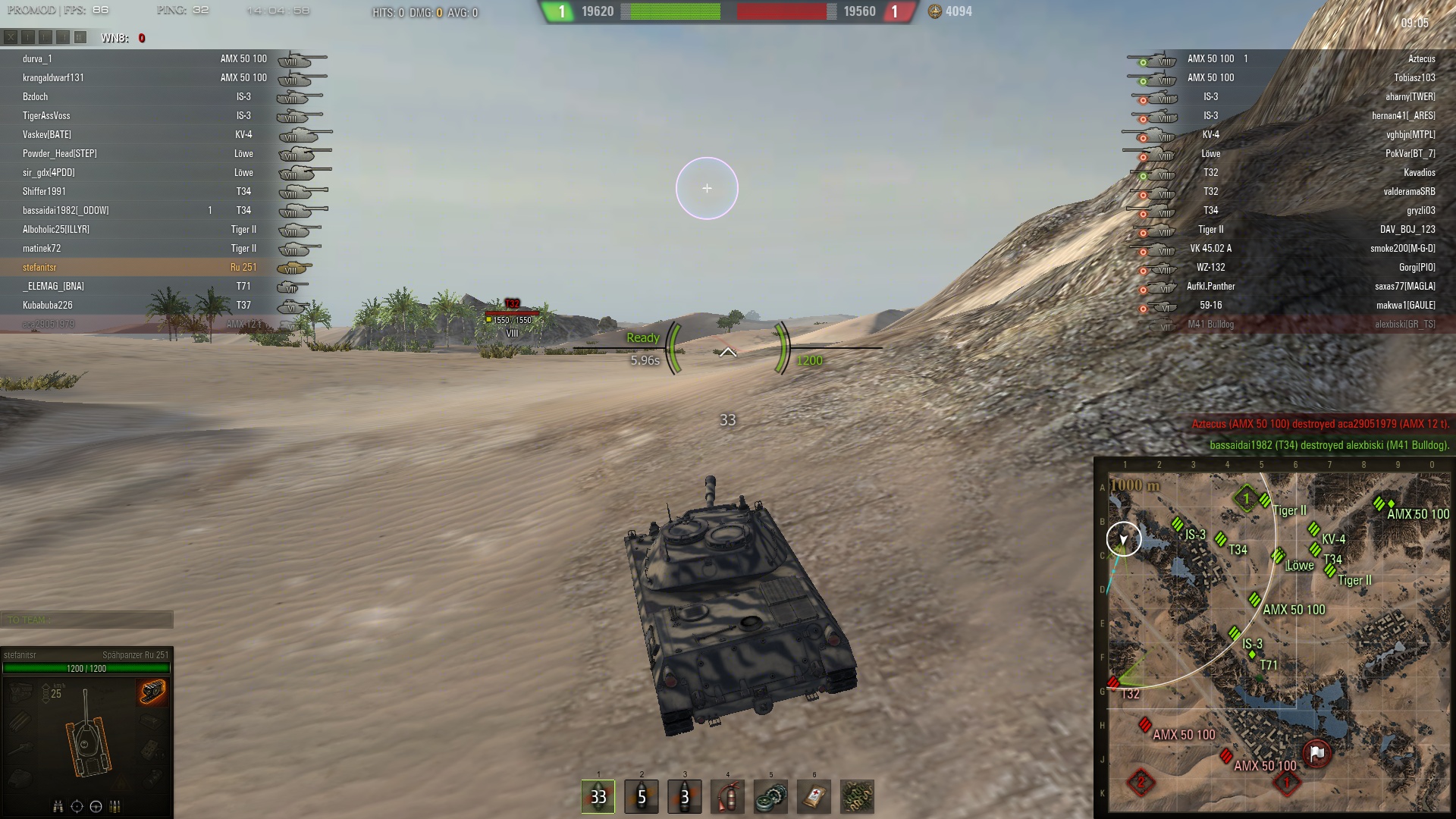This screenshot has width=1456, height=819.
Task: Click the binoculars icon in the damage panel
Action: point(58,806)
